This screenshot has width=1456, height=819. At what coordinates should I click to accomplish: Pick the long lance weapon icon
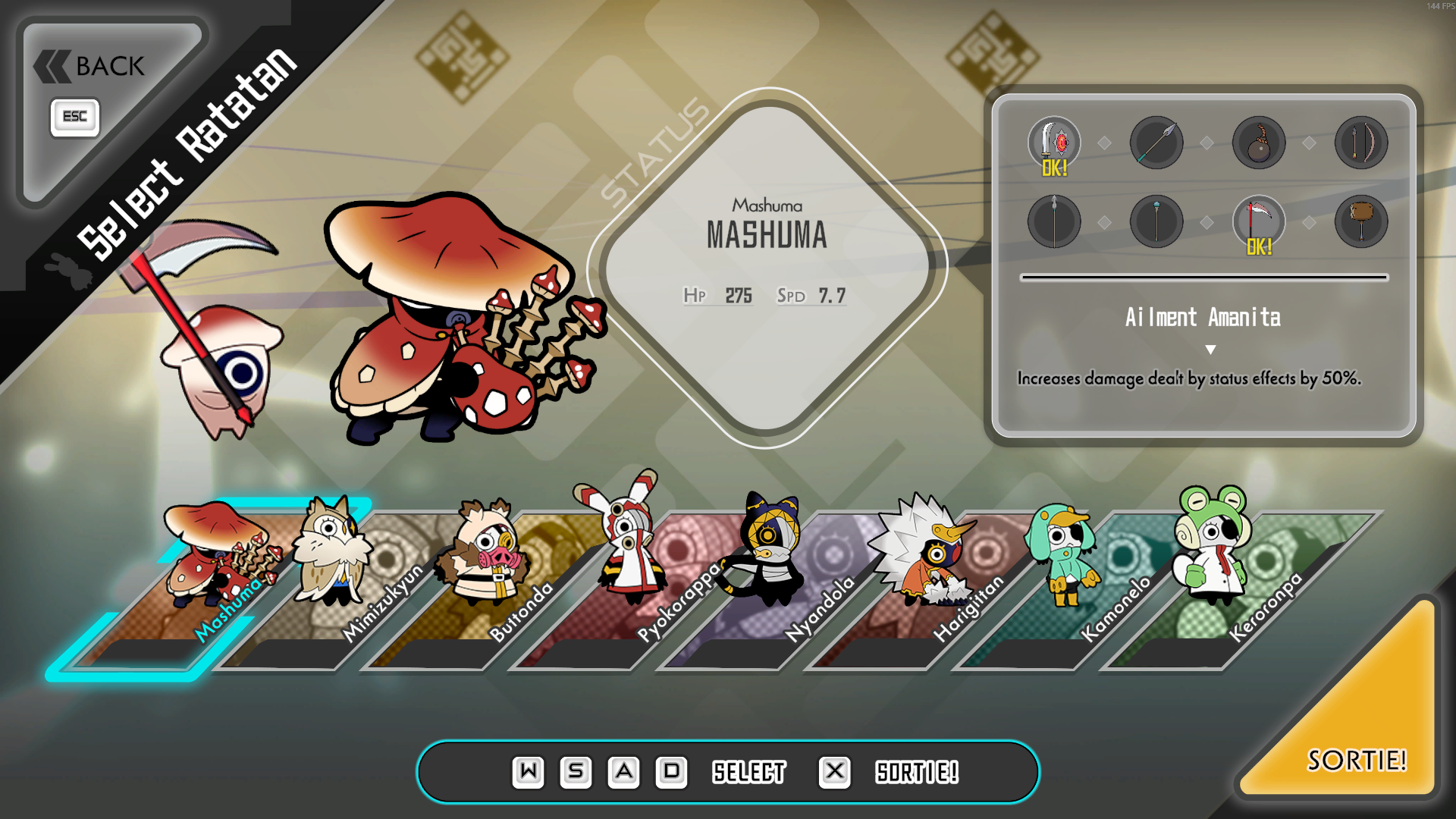click(1054, 221)
